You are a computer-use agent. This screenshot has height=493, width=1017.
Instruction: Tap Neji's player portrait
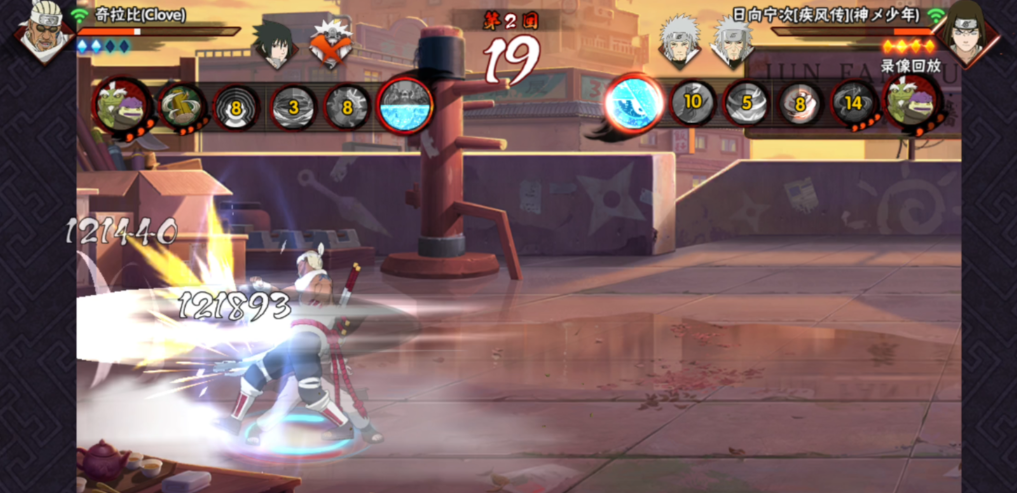(x=966, y=35)
